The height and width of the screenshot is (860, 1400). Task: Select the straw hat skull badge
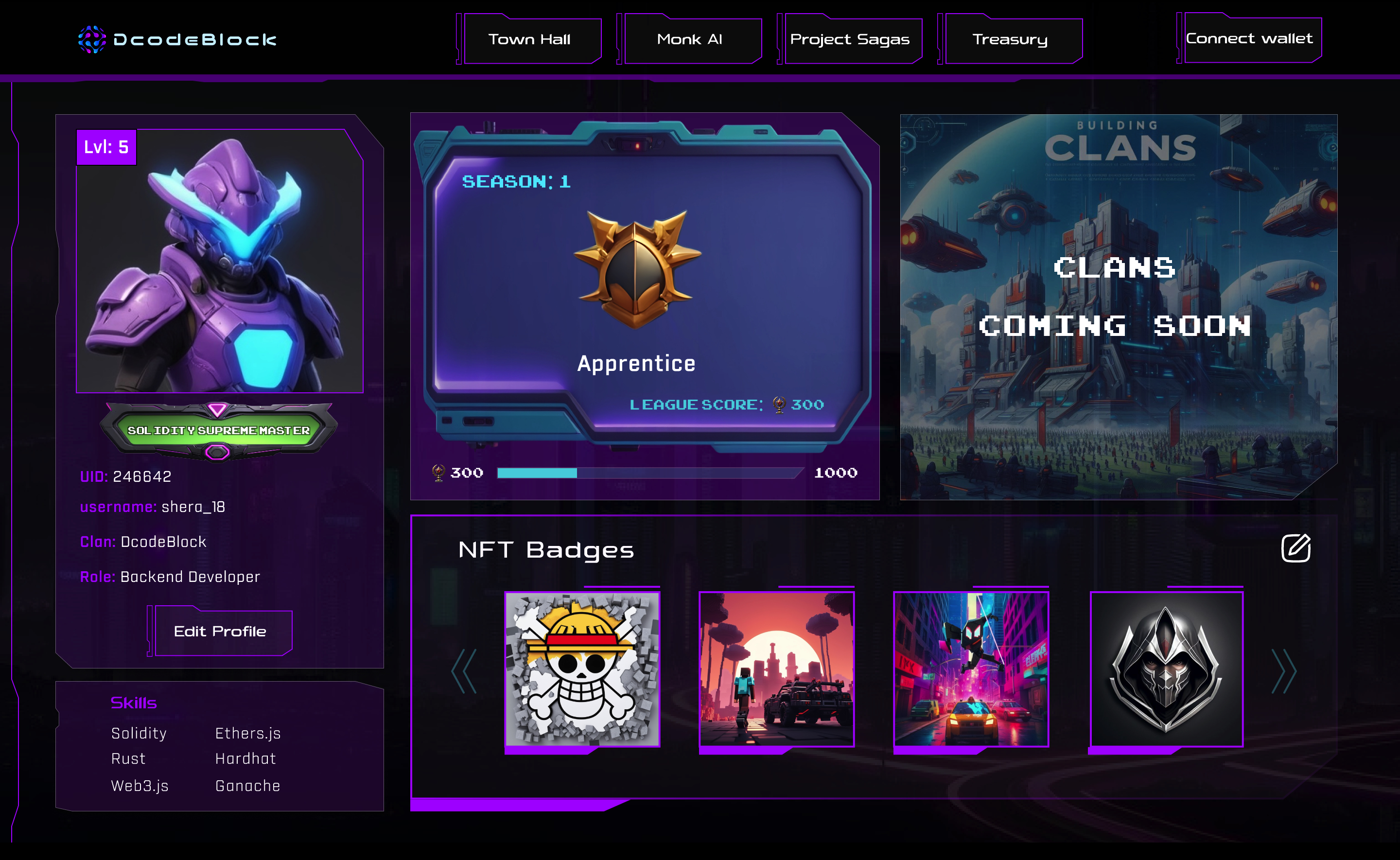tap(582, 669)
